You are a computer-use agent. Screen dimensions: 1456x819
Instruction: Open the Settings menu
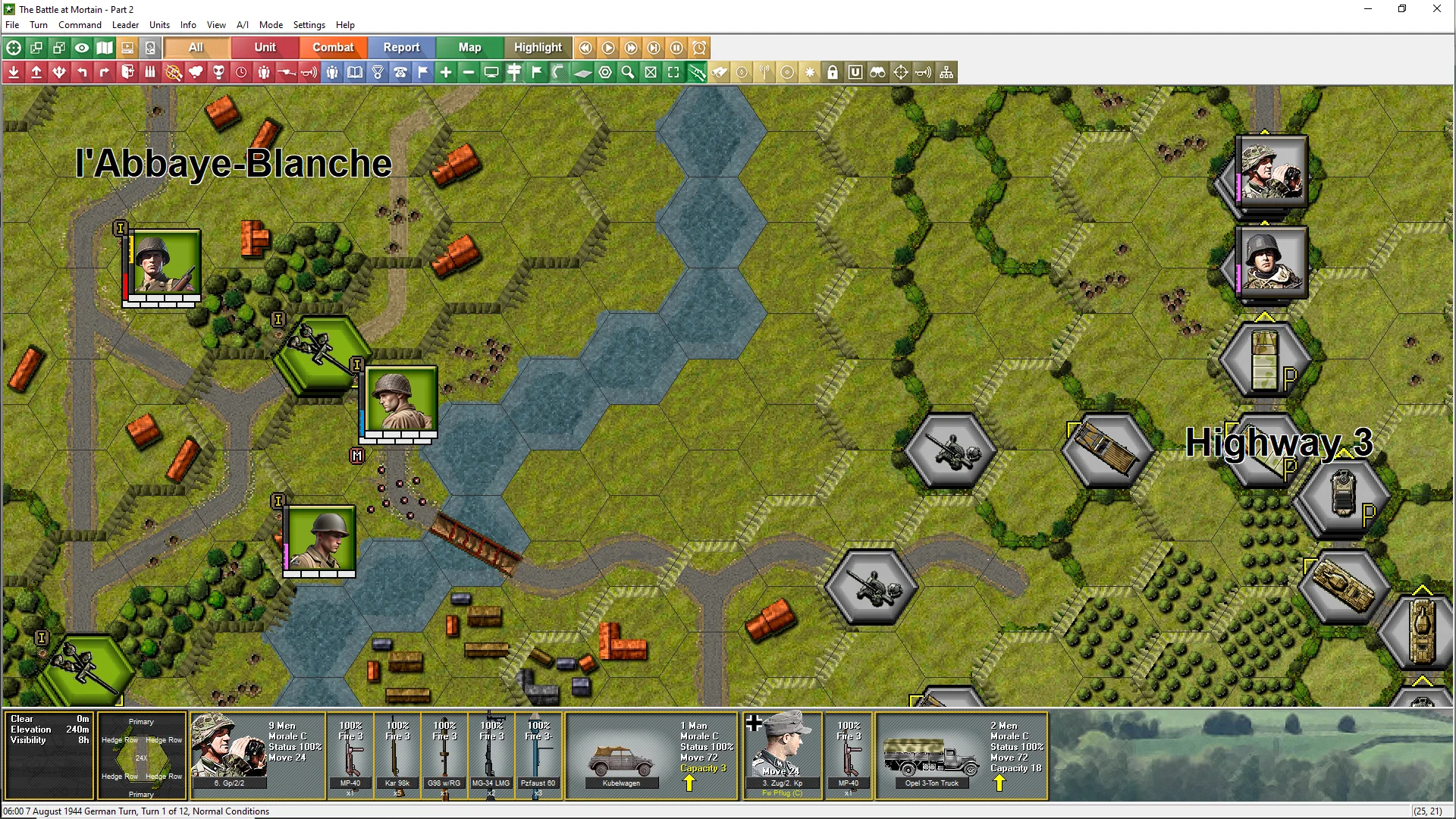(x=309, y=25)
